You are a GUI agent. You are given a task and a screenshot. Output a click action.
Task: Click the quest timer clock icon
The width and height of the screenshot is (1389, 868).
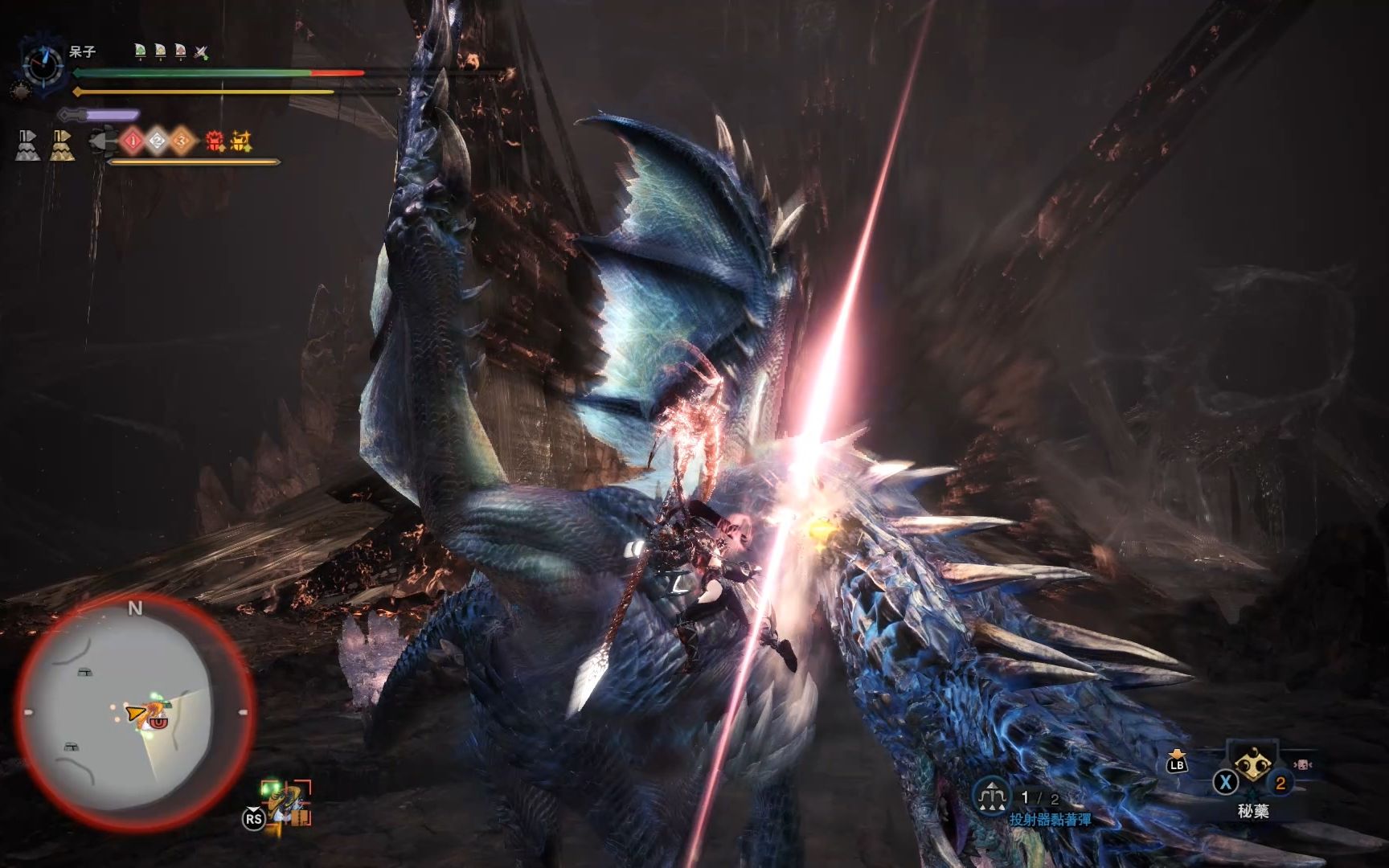[44, 64]
